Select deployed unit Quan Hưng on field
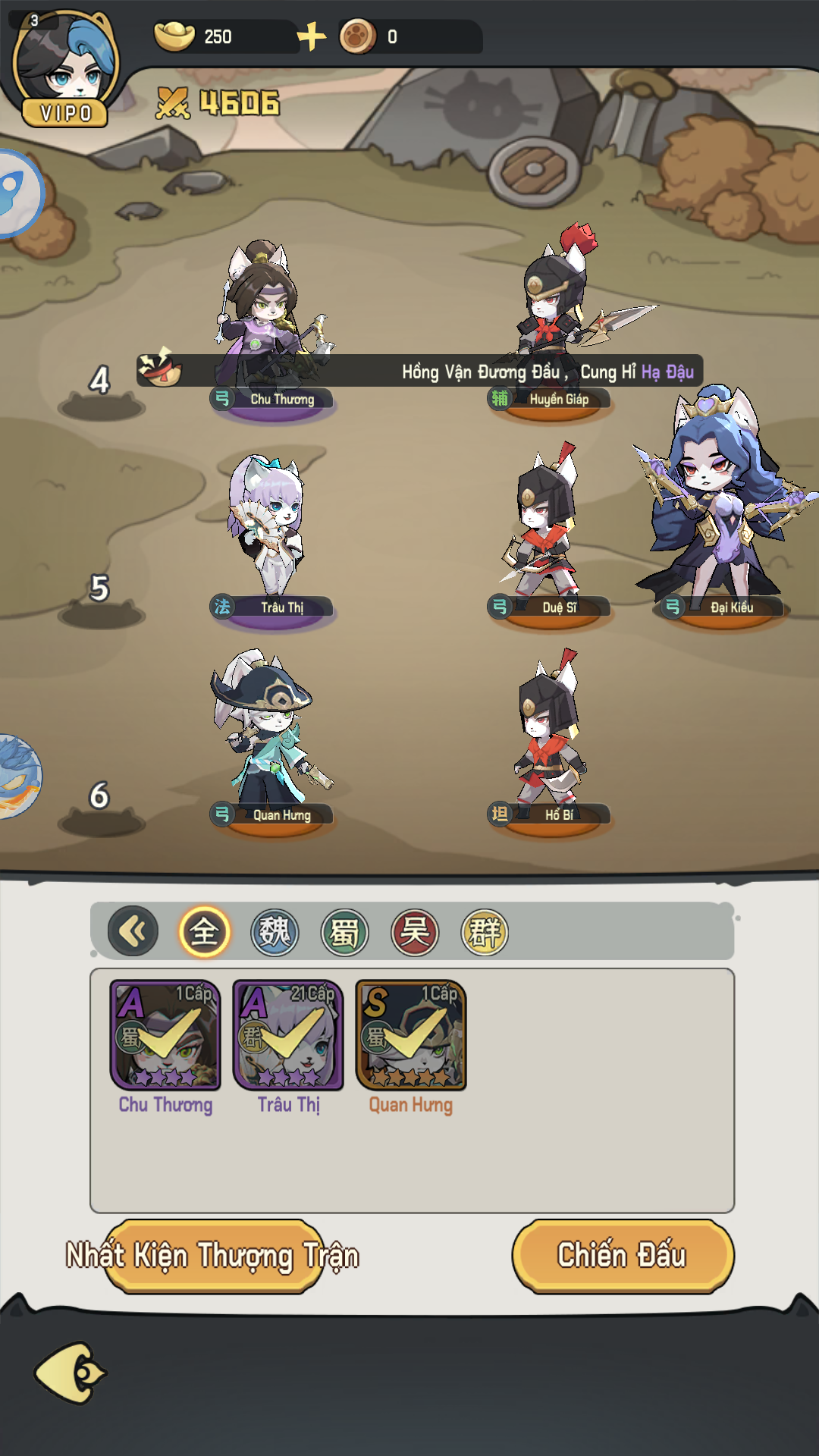819x1456 pixels. point(271,739)
